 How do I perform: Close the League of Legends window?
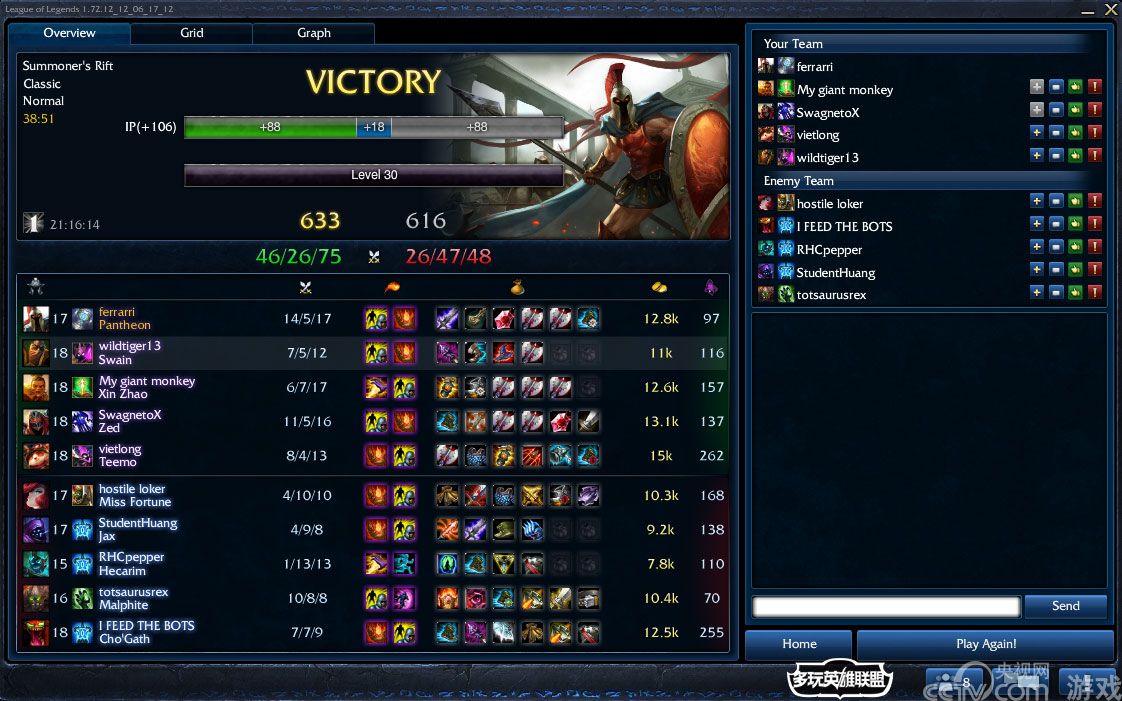[x=1110, y=9]
